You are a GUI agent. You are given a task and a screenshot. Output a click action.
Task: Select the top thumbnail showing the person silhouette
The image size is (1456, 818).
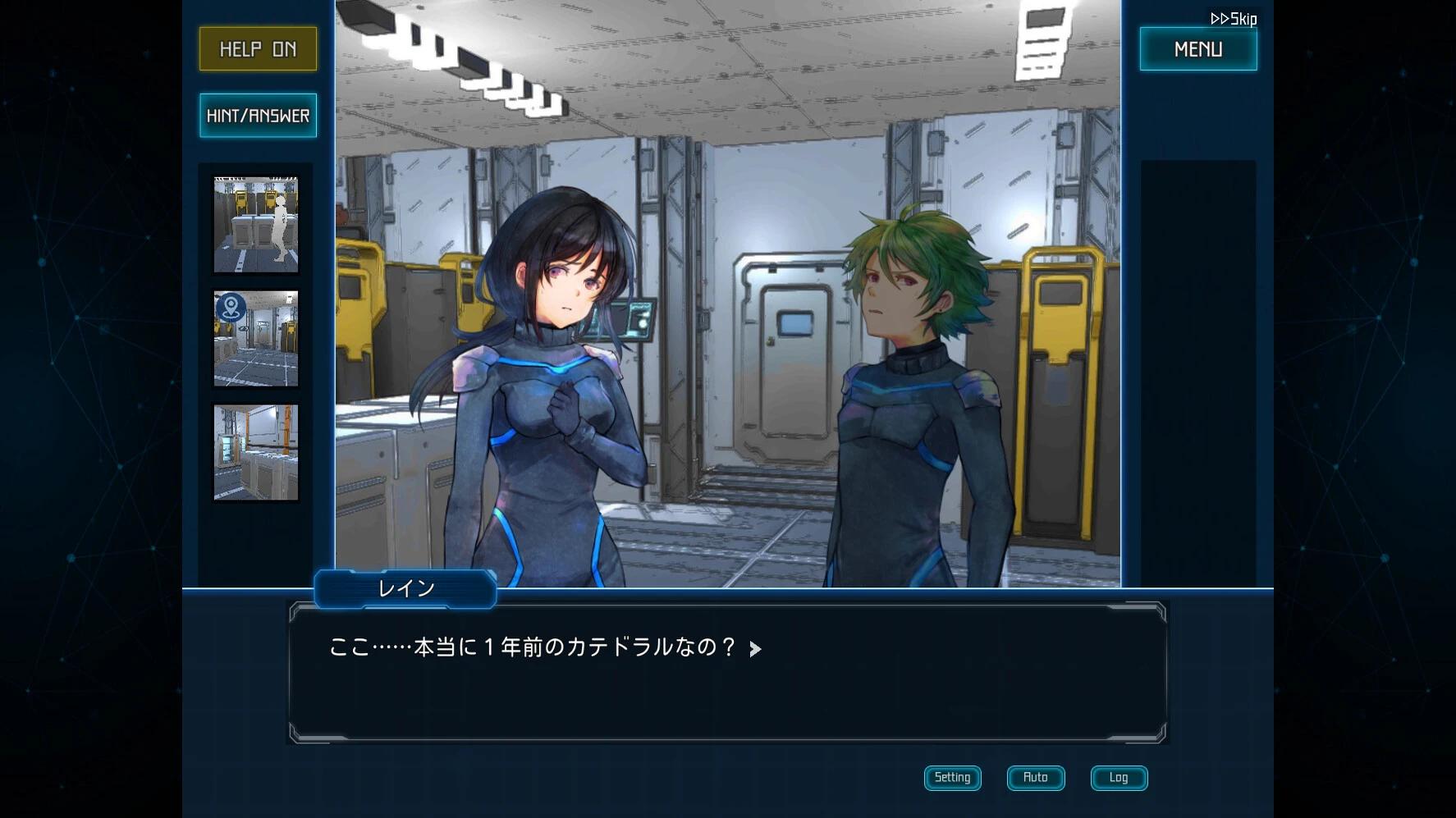255,222
